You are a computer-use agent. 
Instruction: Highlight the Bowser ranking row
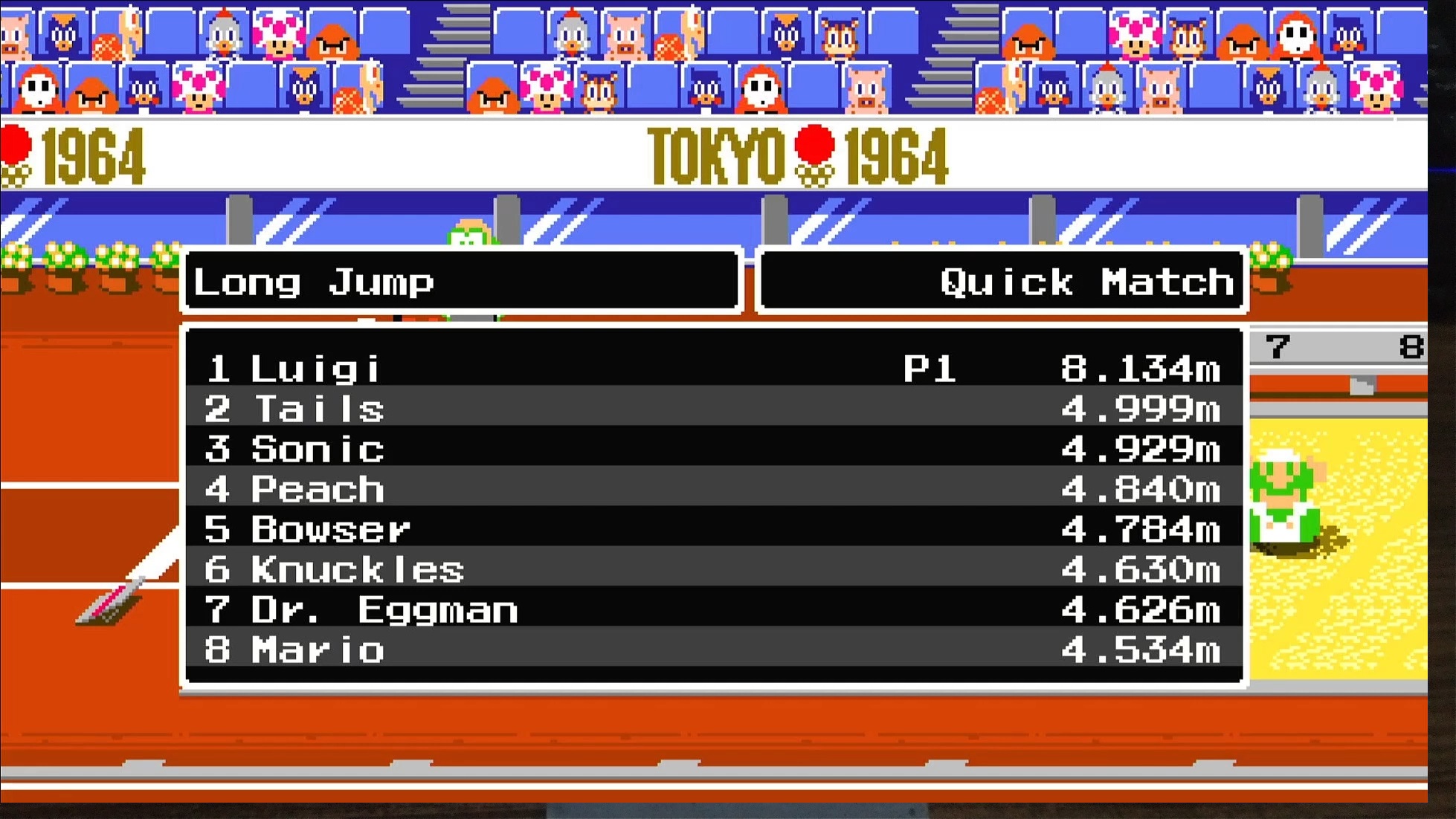[x=712, y=529]
